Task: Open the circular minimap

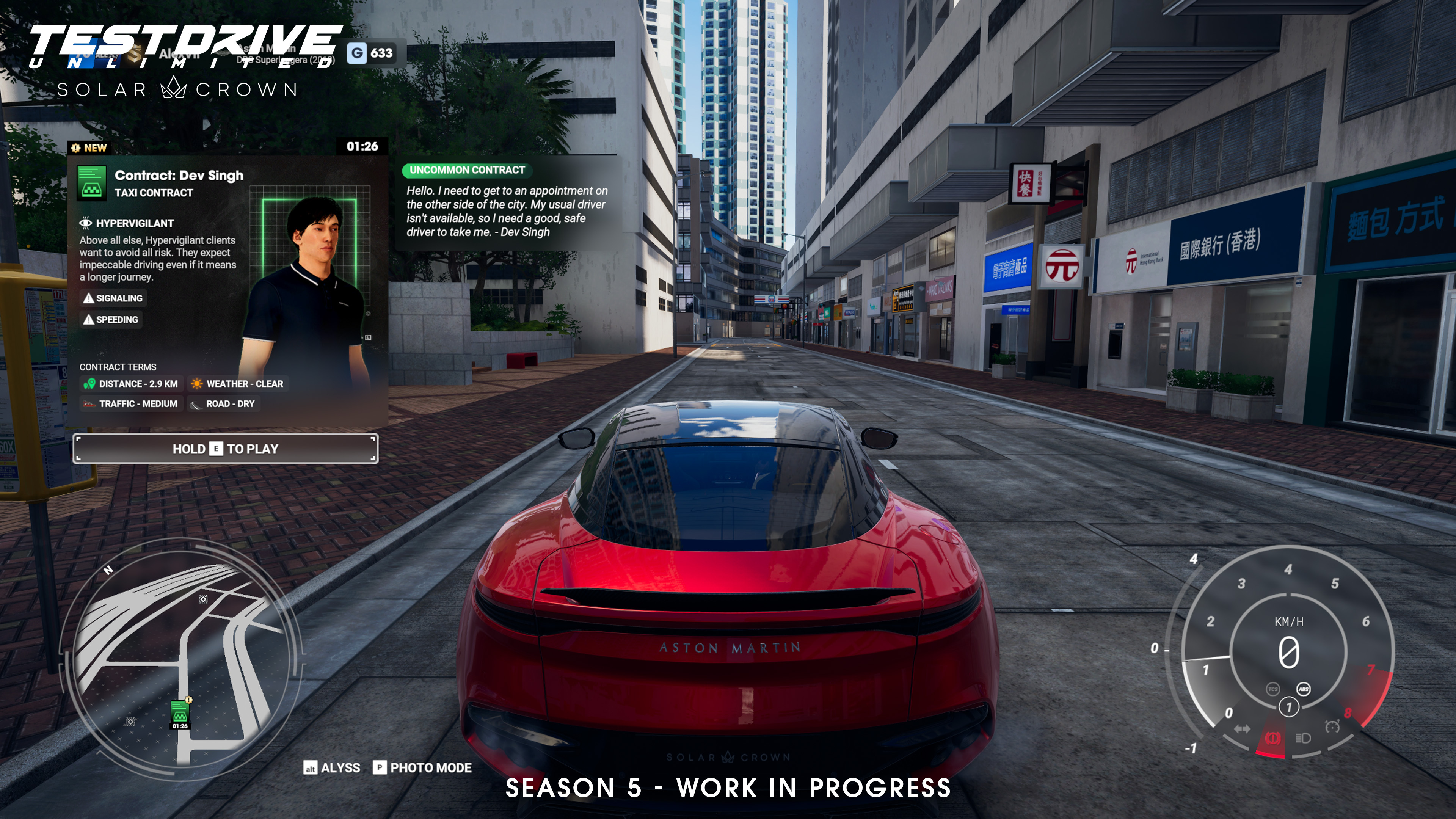Action: point(181,656)
